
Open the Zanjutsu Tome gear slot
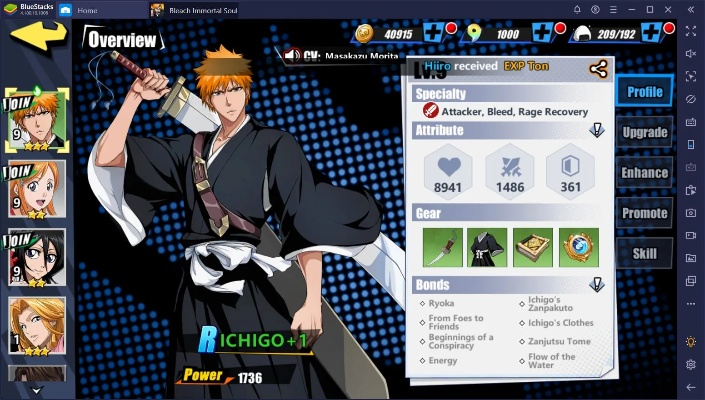coord(533,247)
